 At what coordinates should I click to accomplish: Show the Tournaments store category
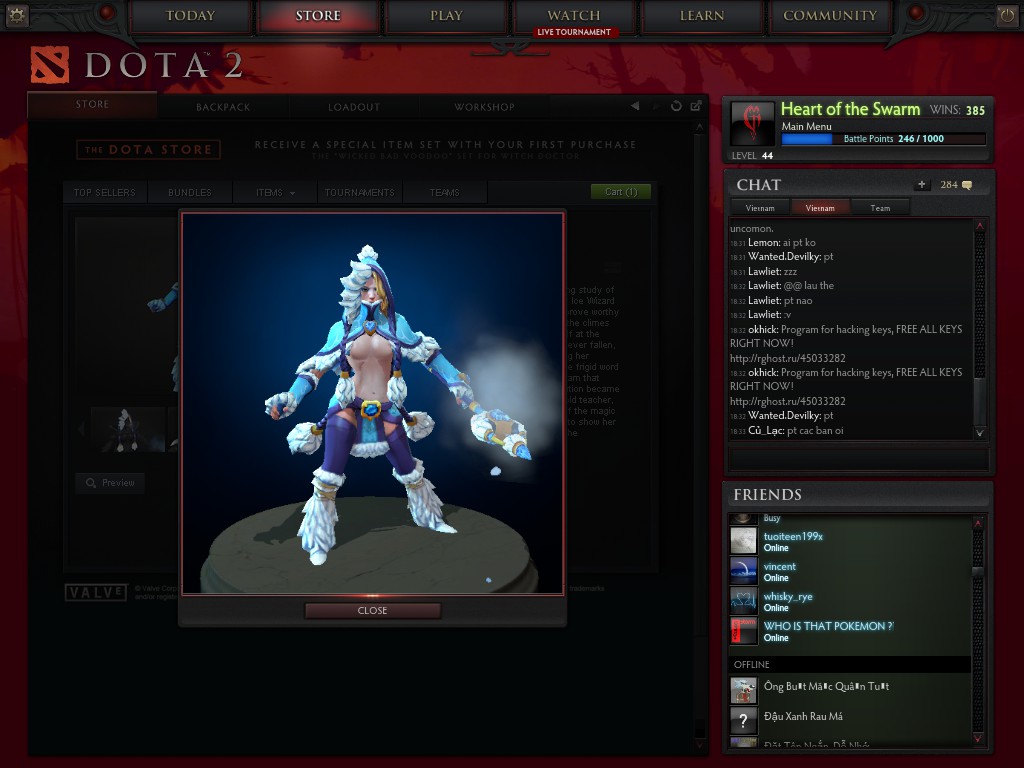coord(359,192)
